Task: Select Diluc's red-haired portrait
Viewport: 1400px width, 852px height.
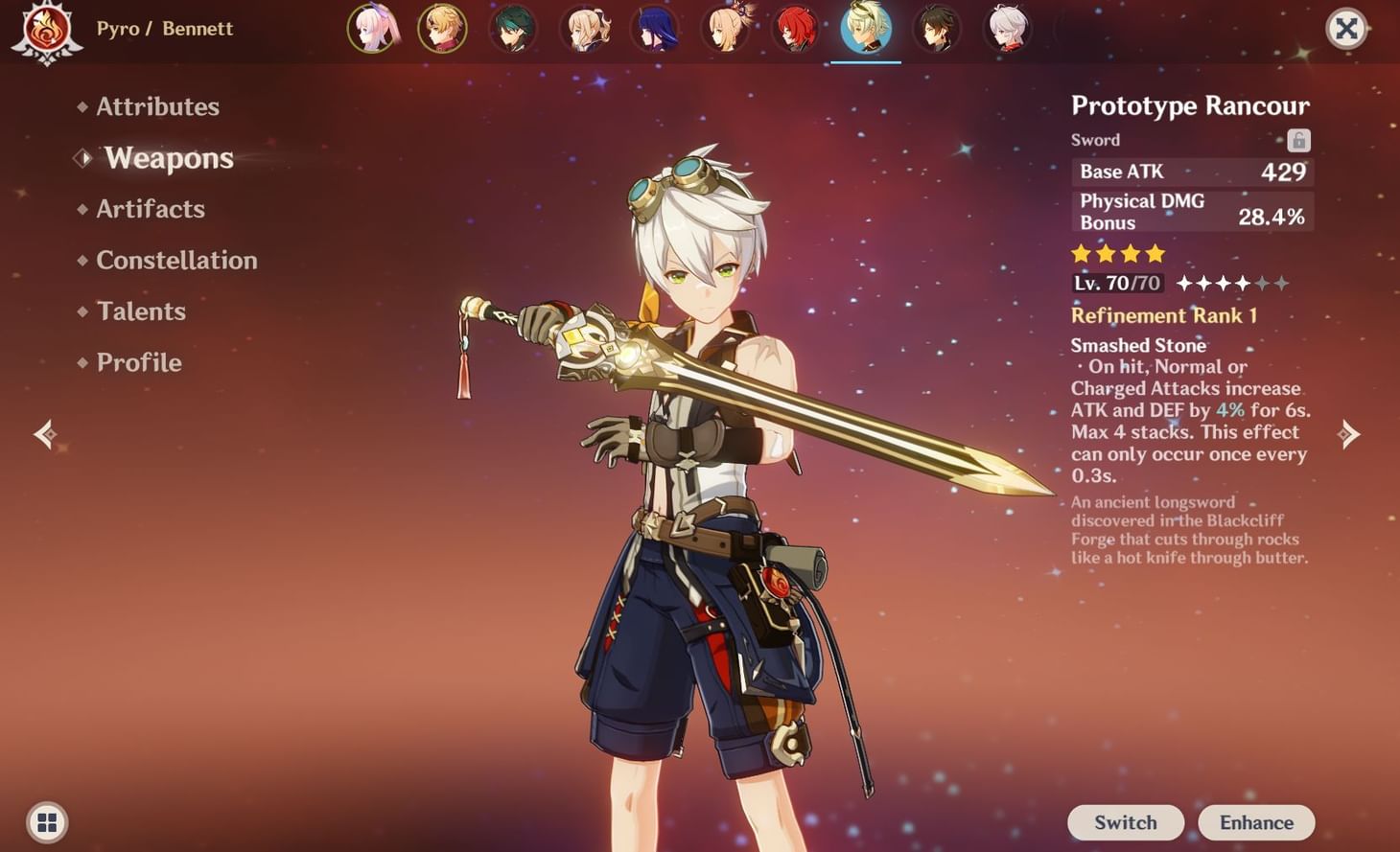Action: point(796,28)
